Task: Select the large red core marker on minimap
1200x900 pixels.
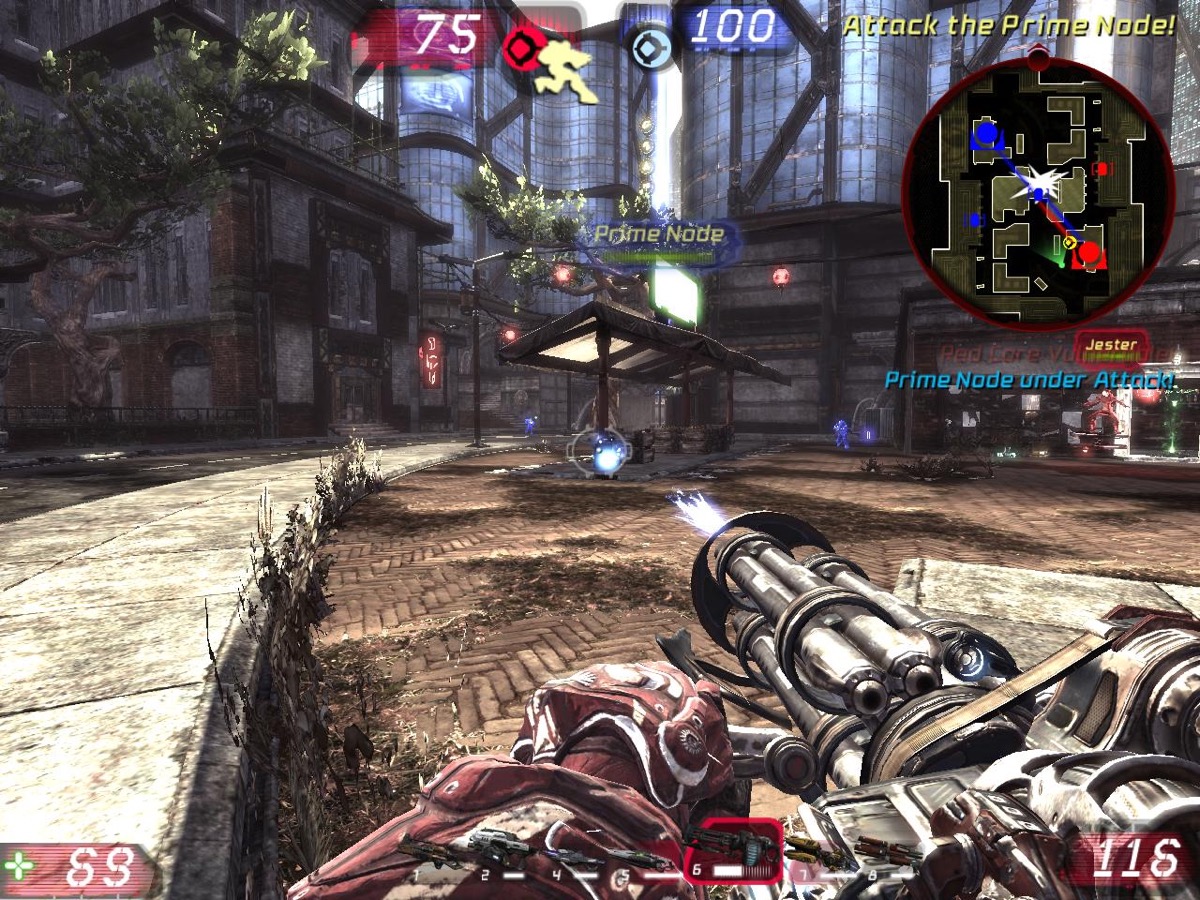Action: (1090, 254)
